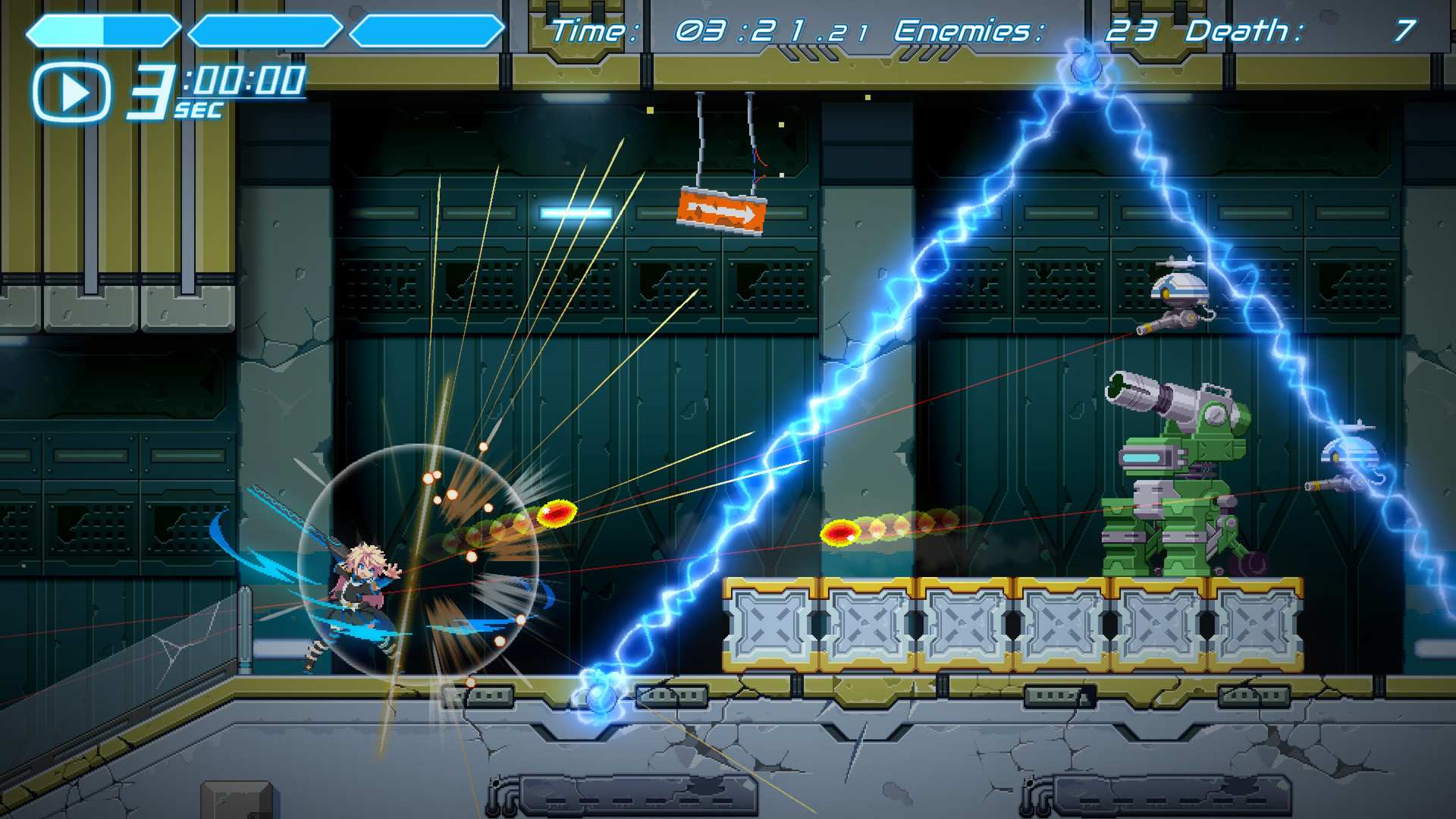Toggle the middle blue HUD gauge segment

(x=265, y=30)
